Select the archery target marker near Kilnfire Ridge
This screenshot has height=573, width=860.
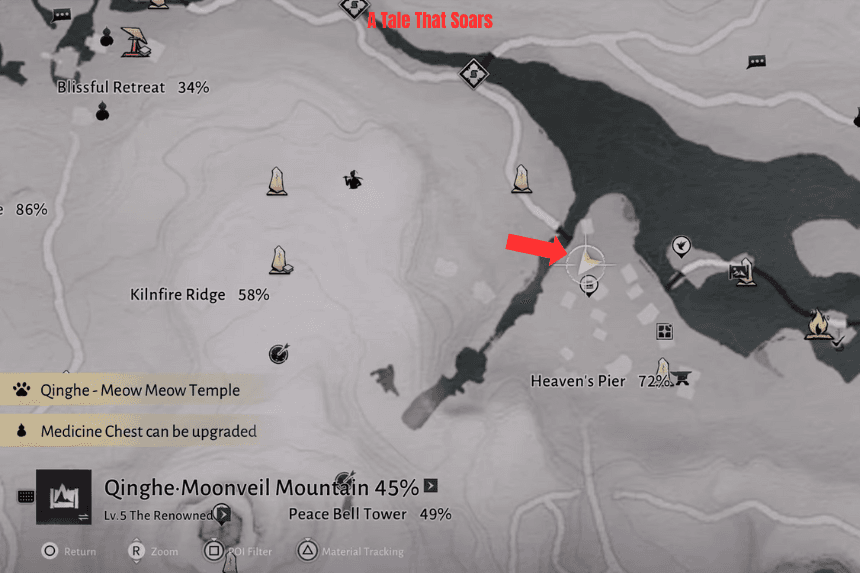click(x=279, y=353)
